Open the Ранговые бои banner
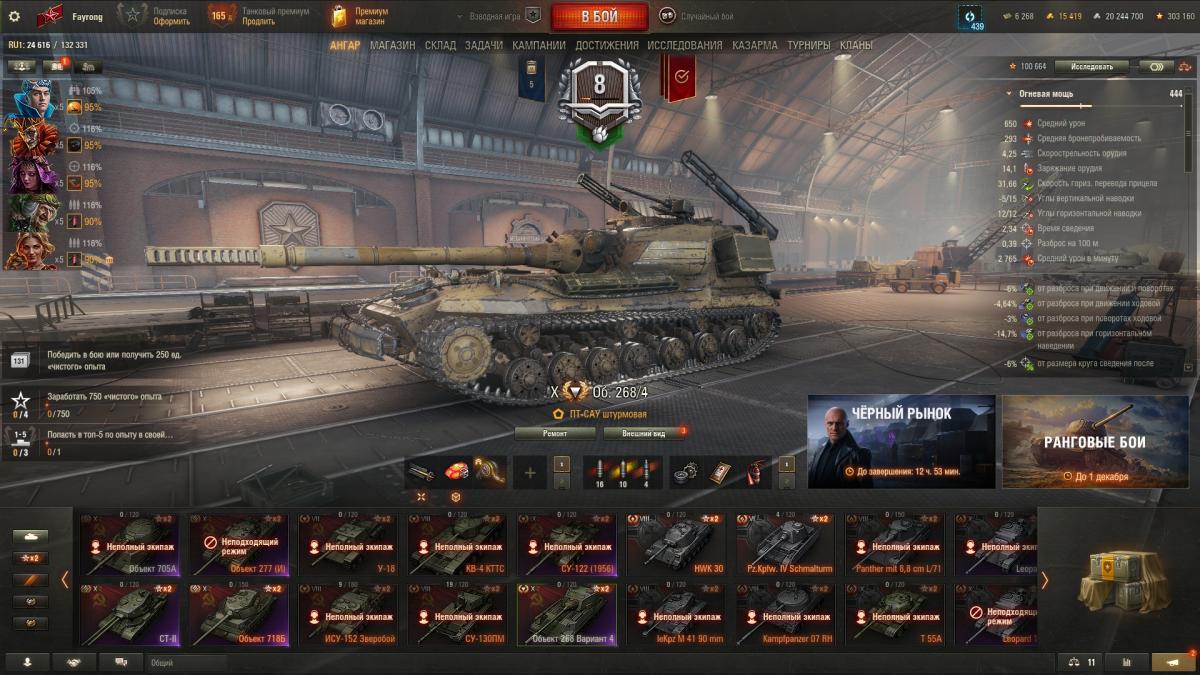This screenshot has width=1200, height=675. tap(1095, 441)
